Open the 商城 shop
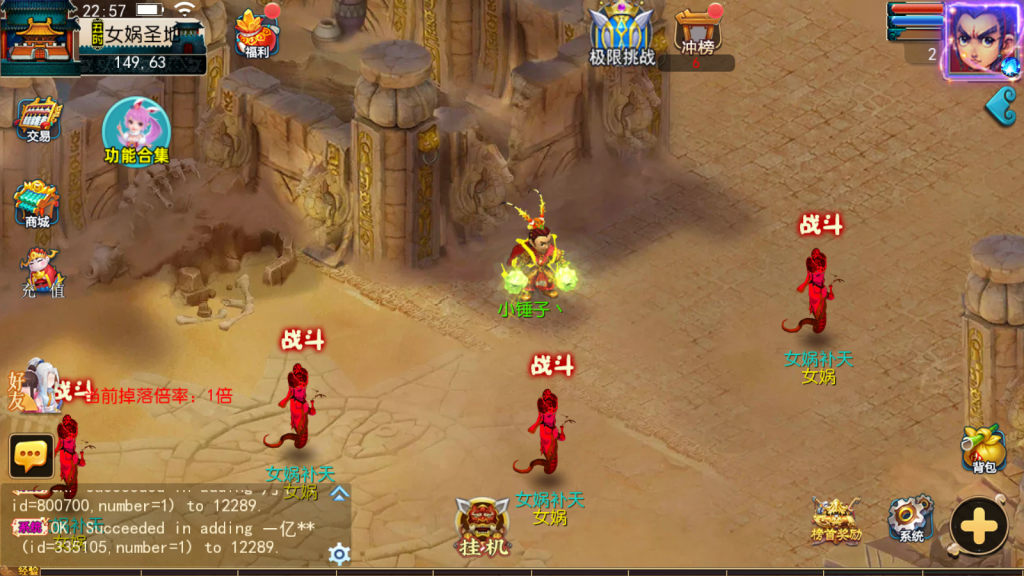Screen dimensions: 1024x576 pos(37,206)
